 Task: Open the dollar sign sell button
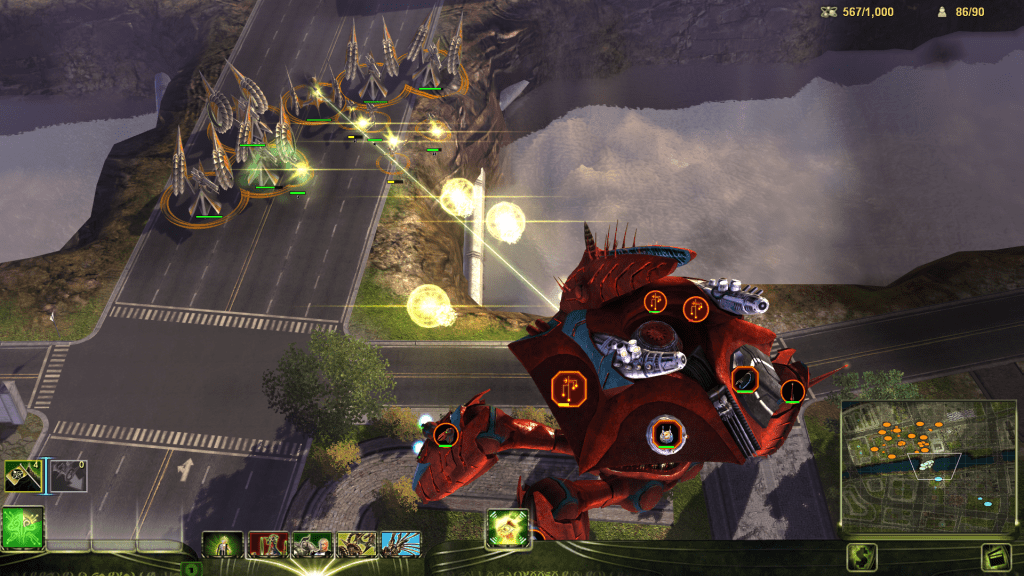[862, 557]
